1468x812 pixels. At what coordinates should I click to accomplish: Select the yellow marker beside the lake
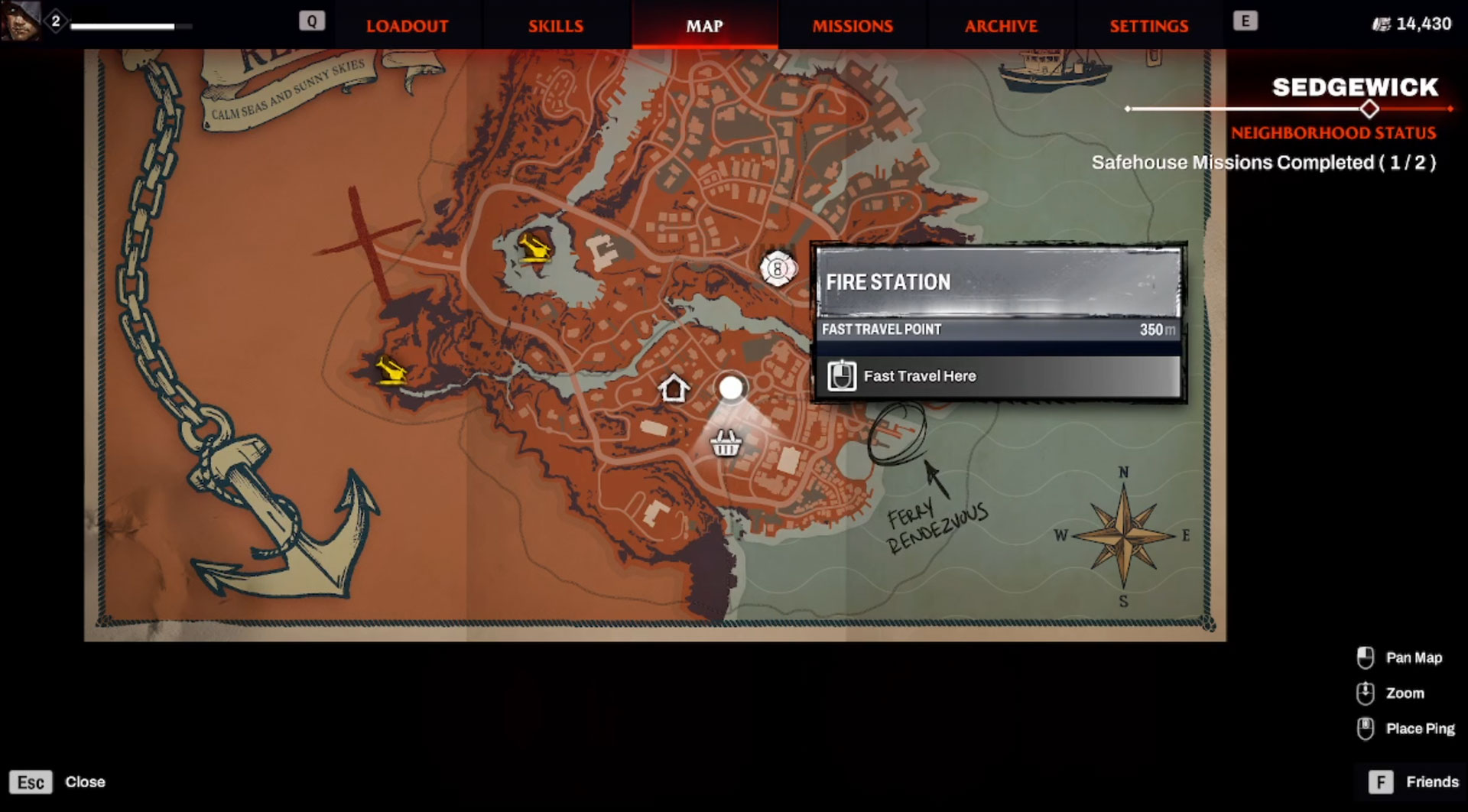coord(534,248)
